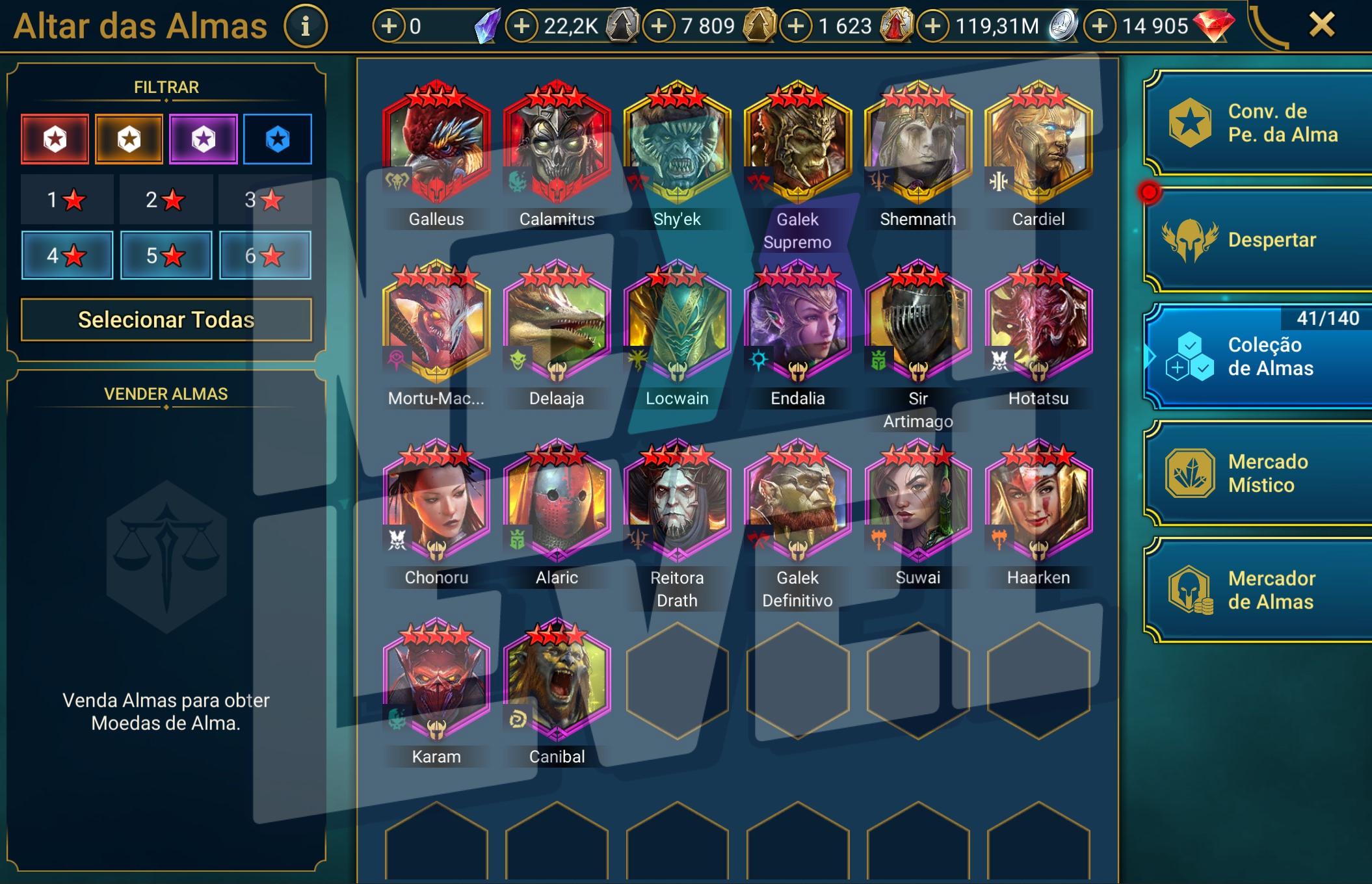Choose the Endalia soul
The width and height of the screenshot is (1372, 884).
798,321
